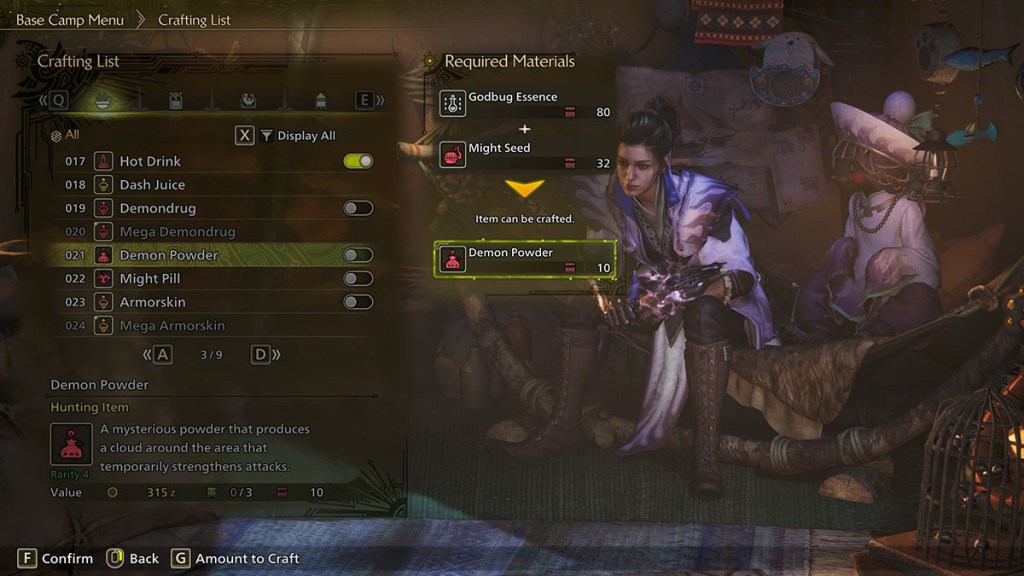
Task: Click the Godbug Essence material slot
Action: coord(525,104)
